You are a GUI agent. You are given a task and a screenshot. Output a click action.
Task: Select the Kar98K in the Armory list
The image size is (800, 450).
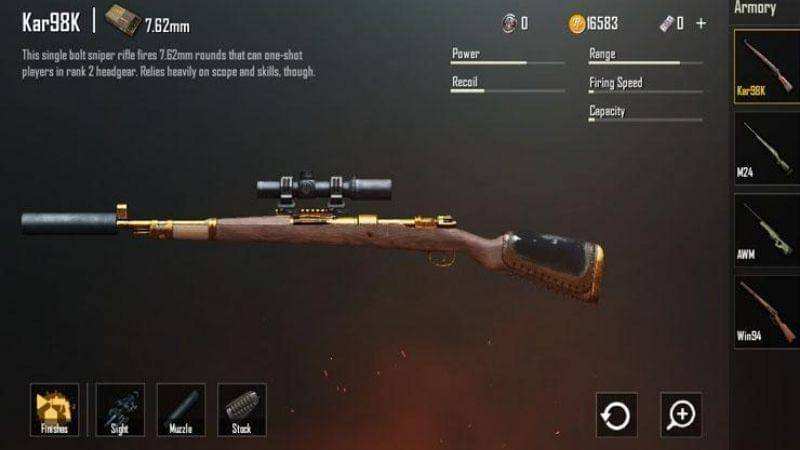(x=767, y=65)
